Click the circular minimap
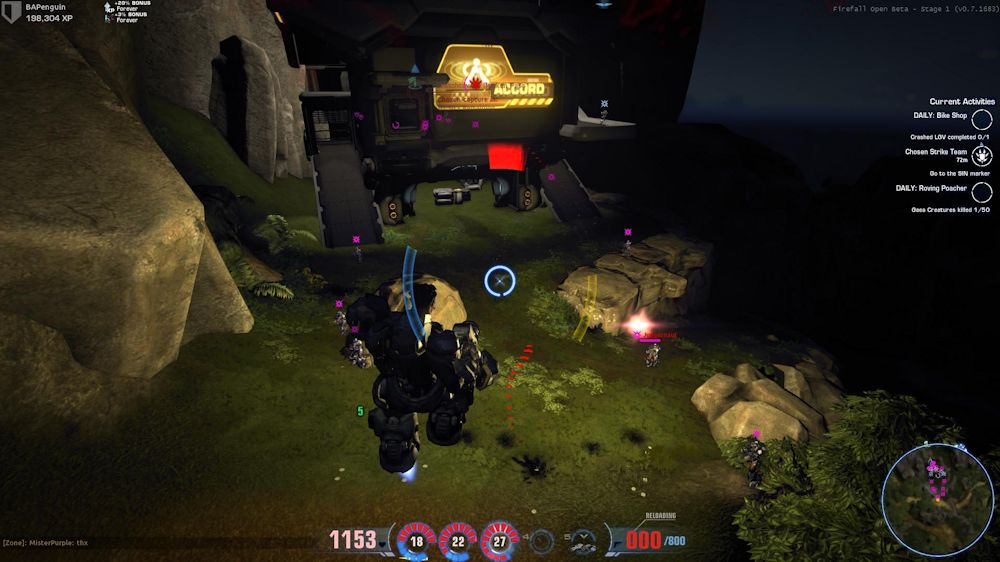Image resolution: width=1000 pixels, height=562 pixels. 938,500
